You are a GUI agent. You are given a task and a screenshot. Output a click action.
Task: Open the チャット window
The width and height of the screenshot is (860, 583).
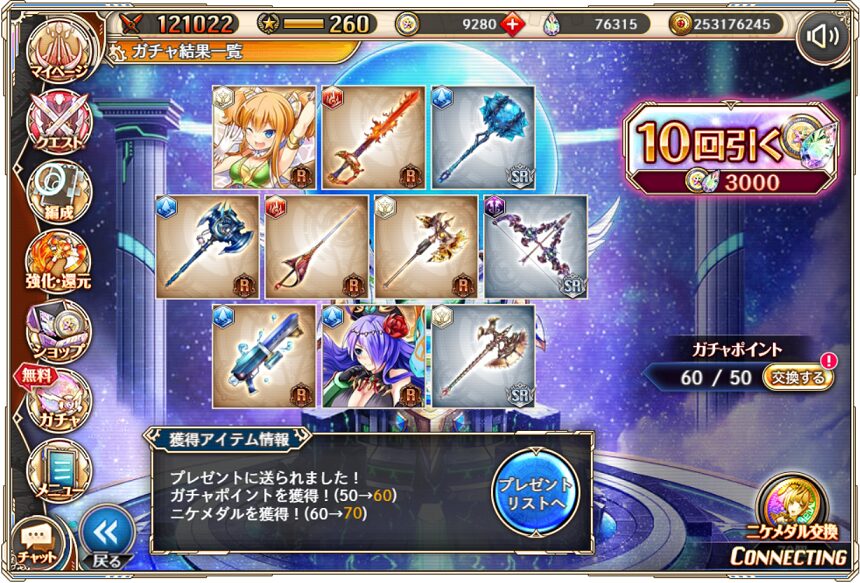point(38,542)
